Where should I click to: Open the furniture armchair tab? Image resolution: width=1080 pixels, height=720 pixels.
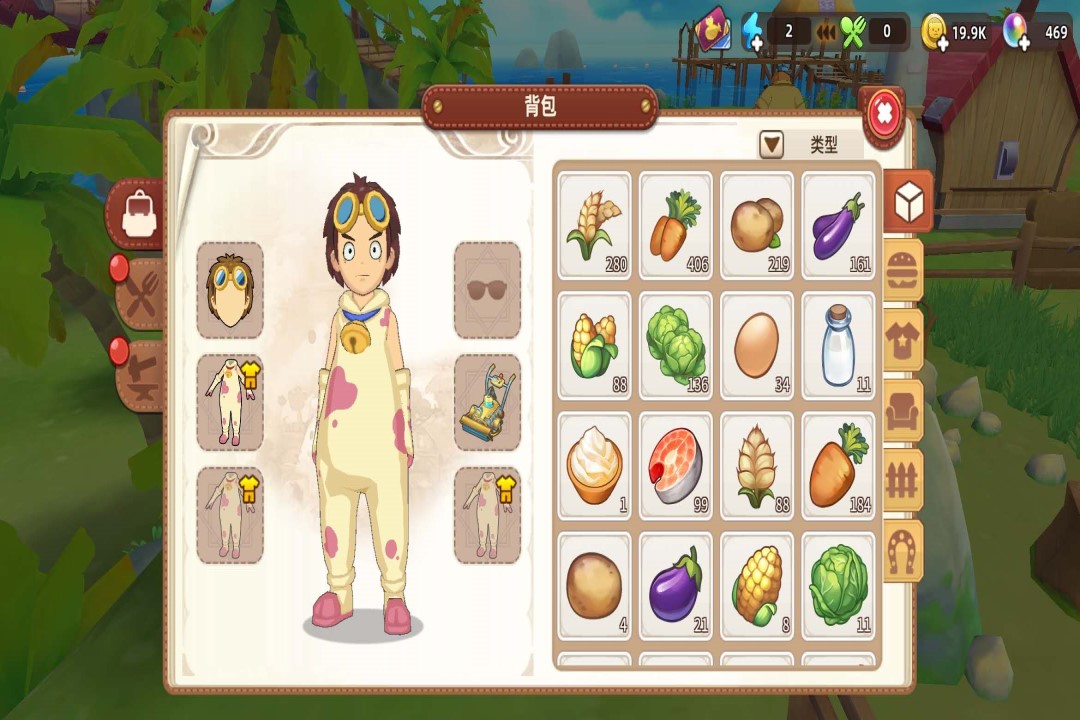(904, 410)
